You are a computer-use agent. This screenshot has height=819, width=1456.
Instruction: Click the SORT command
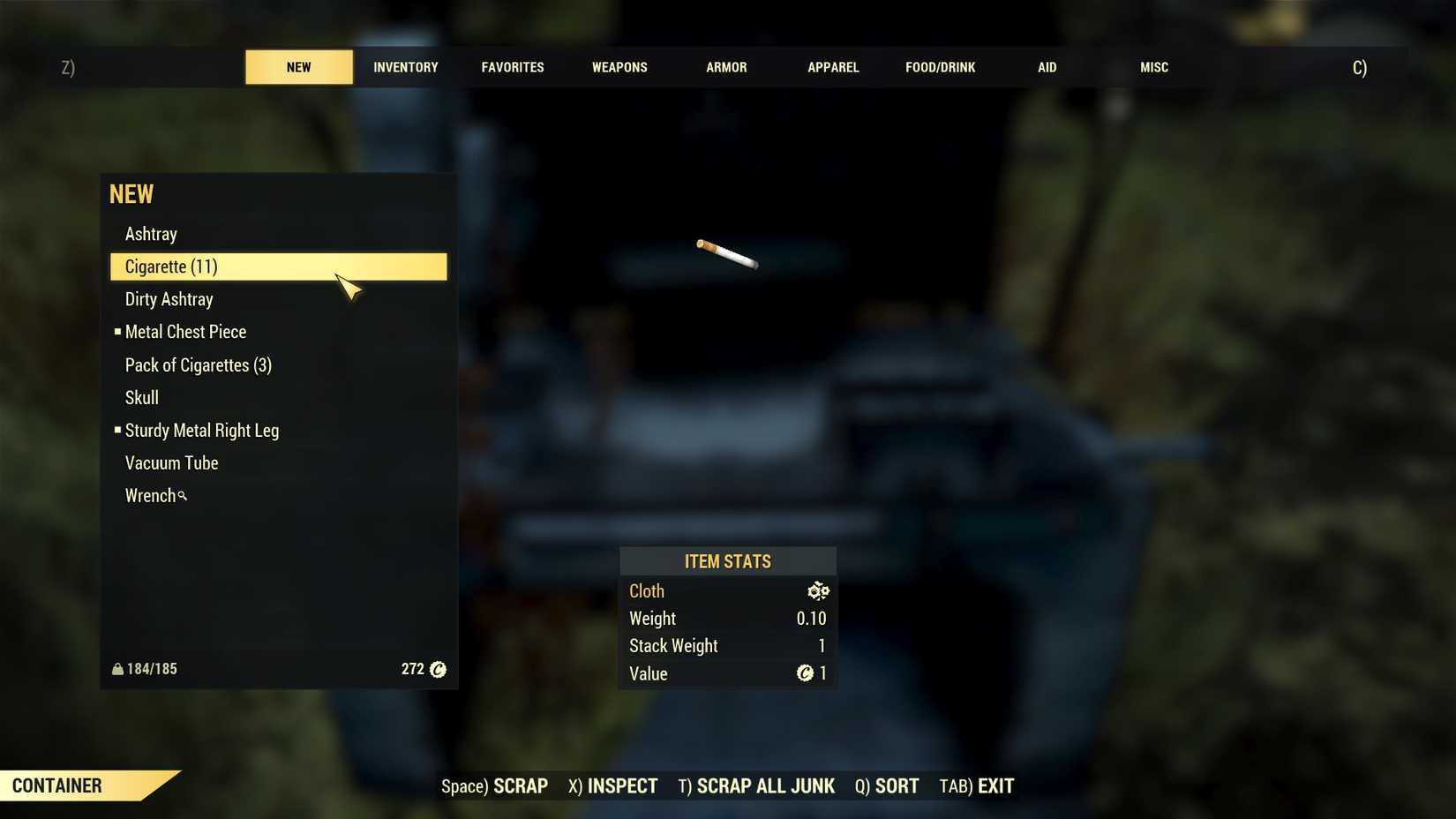[x=896, y=785]
